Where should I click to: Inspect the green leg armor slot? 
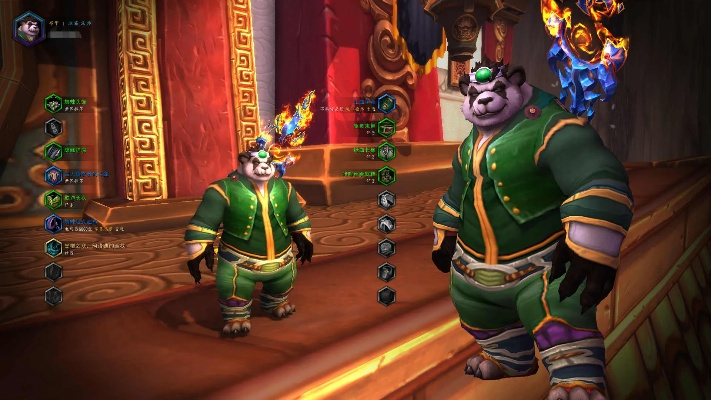click(x=386, y=152)
